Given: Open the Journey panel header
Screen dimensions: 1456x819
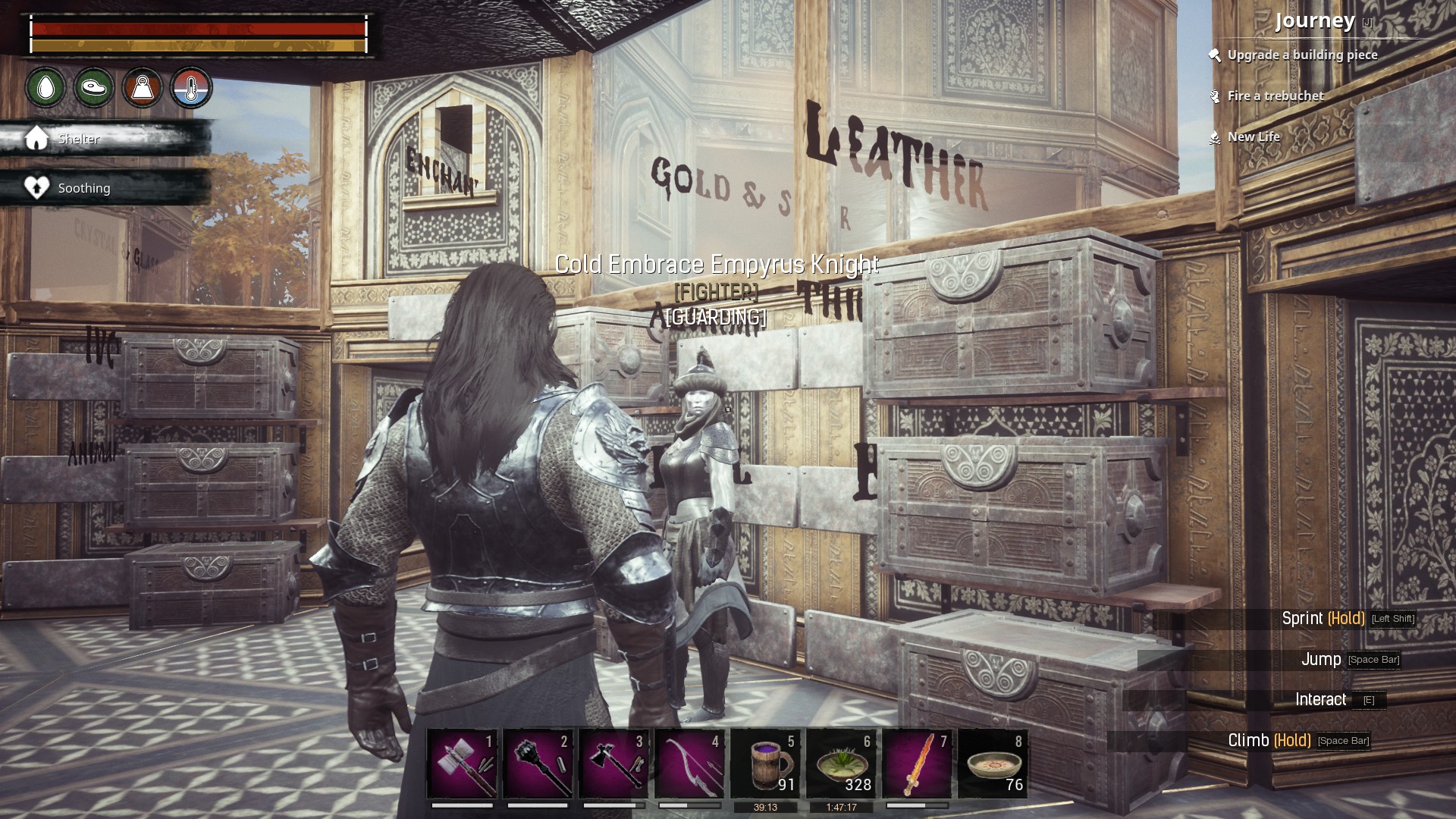Looking at the screenshot, I should click(1315, 20).
